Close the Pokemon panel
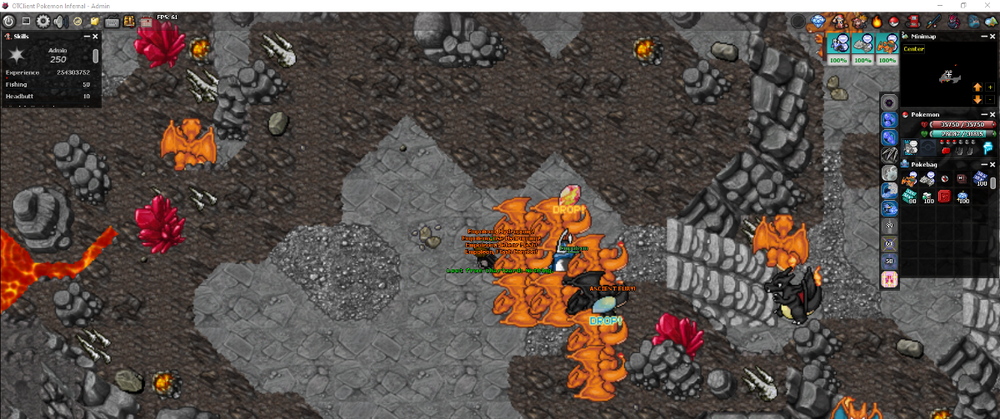 click(994, 114)
